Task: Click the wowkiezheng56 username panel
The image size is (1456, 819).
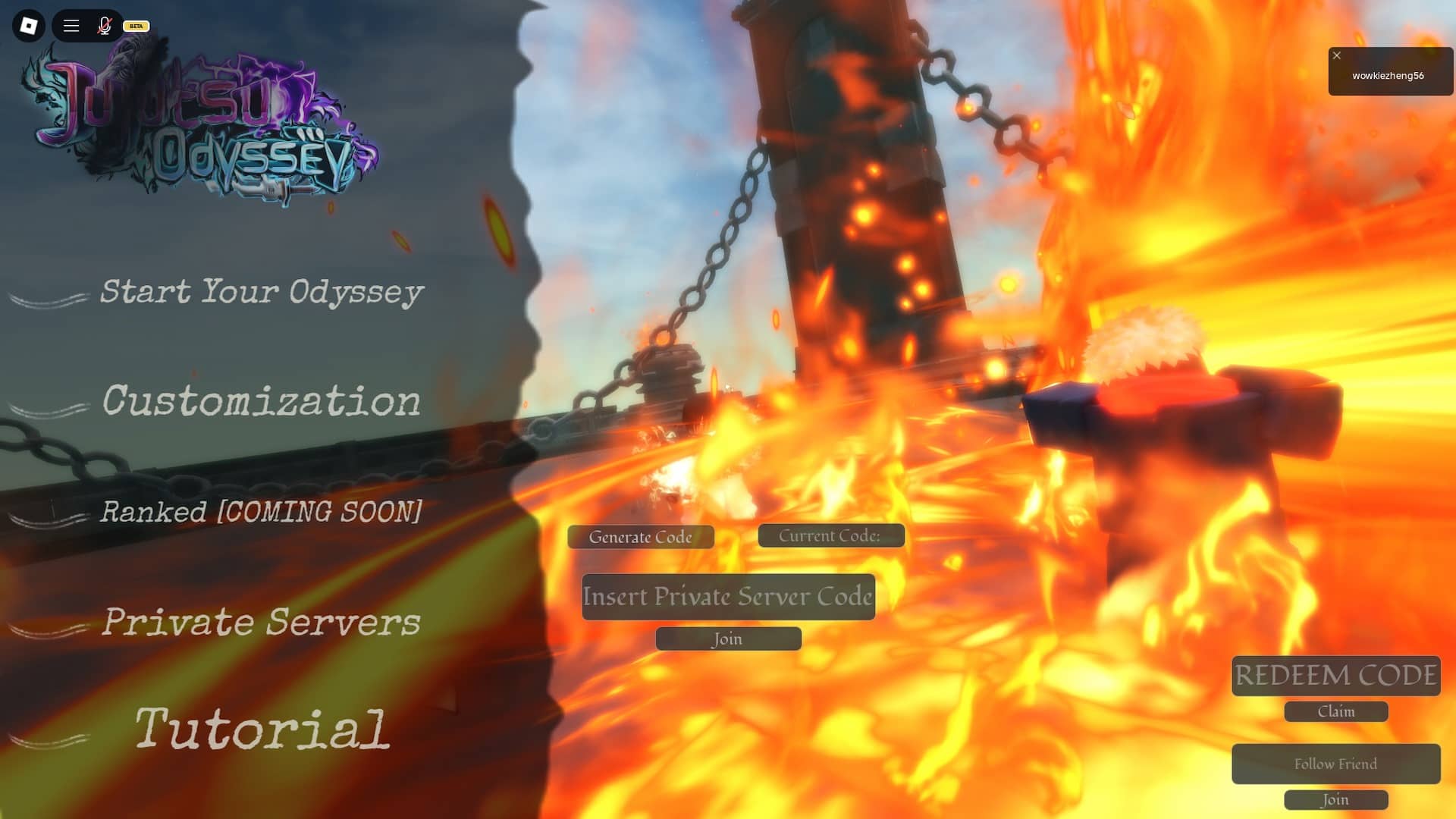Action: point(1390,75)
